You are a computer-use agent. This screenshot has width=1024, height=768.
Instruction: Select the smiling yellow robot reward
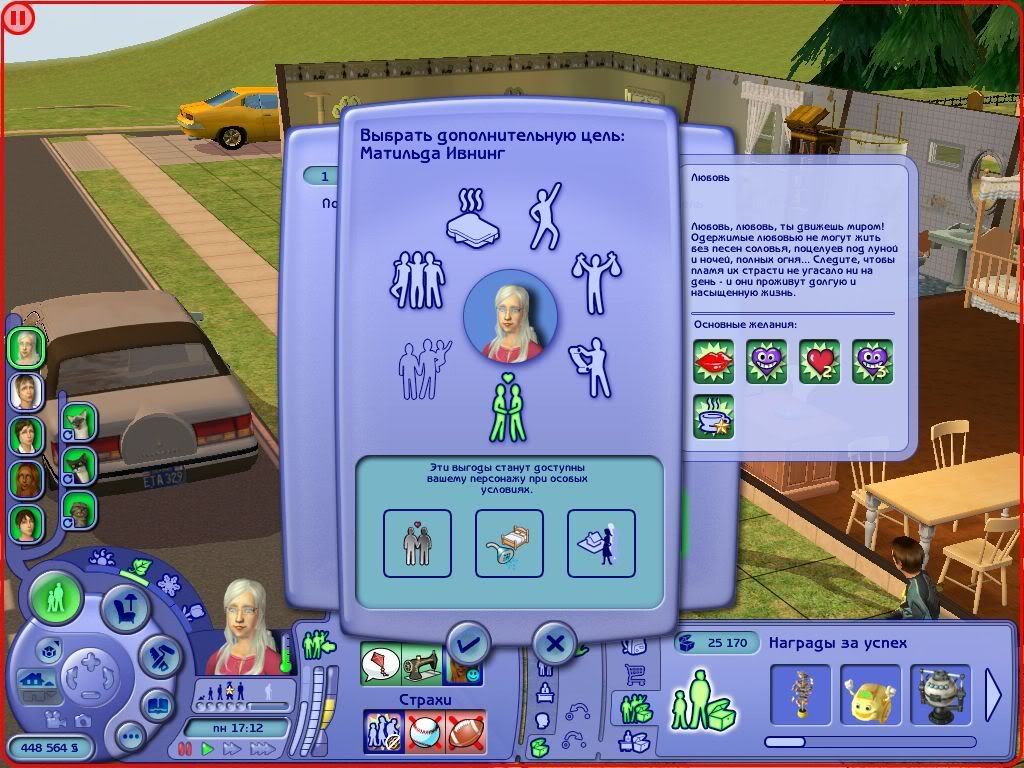click(x=869, y=694)
